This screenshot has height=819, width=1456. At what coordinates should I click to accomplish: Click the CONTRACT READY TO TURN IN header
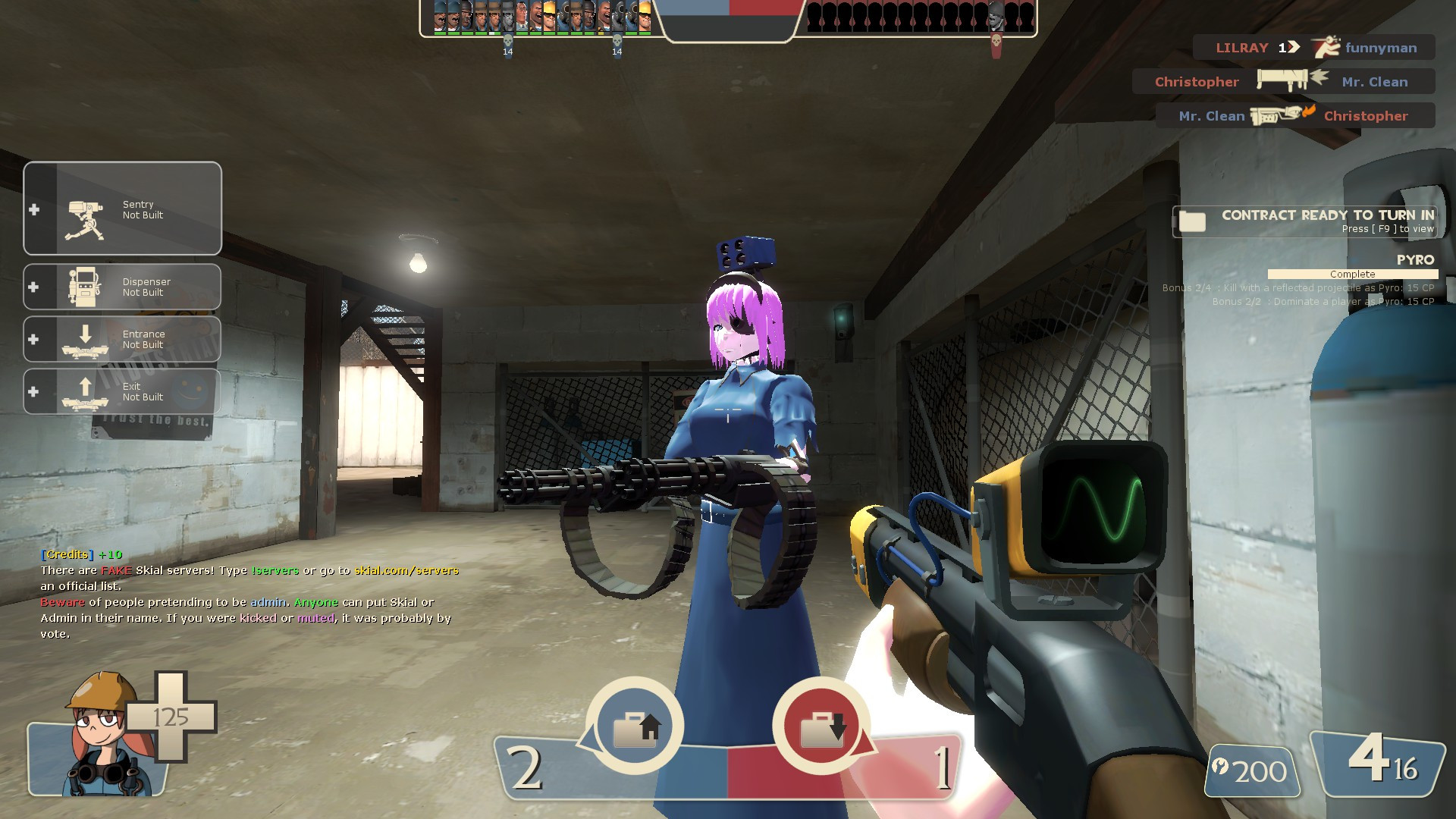coord(1329,215)
